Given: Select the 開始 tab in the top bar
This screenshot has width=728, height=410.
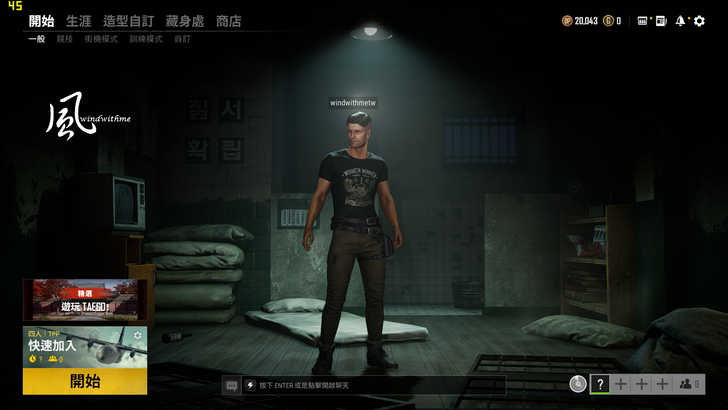Looking at the screenshot, I should click(41, 21).
